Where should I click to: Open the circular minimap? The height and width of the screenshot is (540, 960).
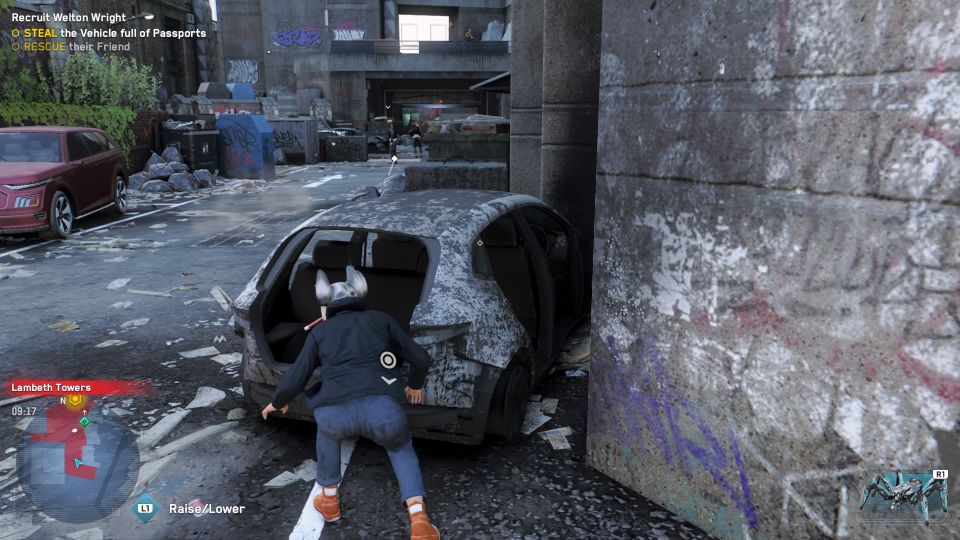pos(78,458)
